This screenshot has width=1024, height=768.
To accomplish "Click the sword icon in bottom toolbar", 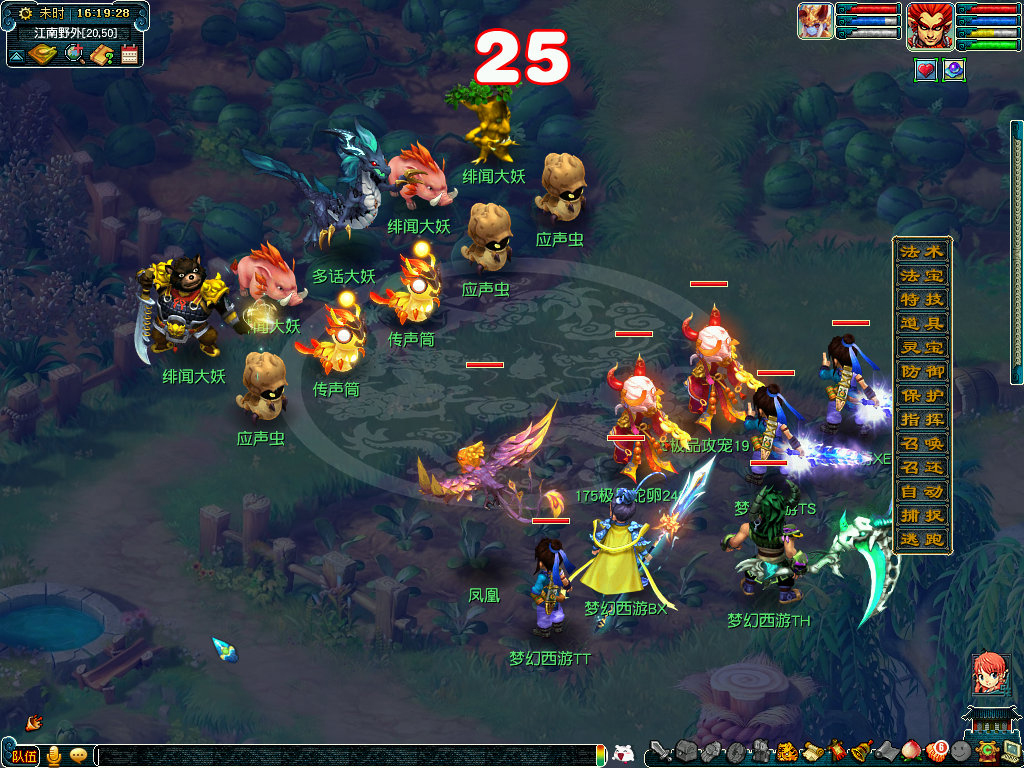I will (659, 751).
